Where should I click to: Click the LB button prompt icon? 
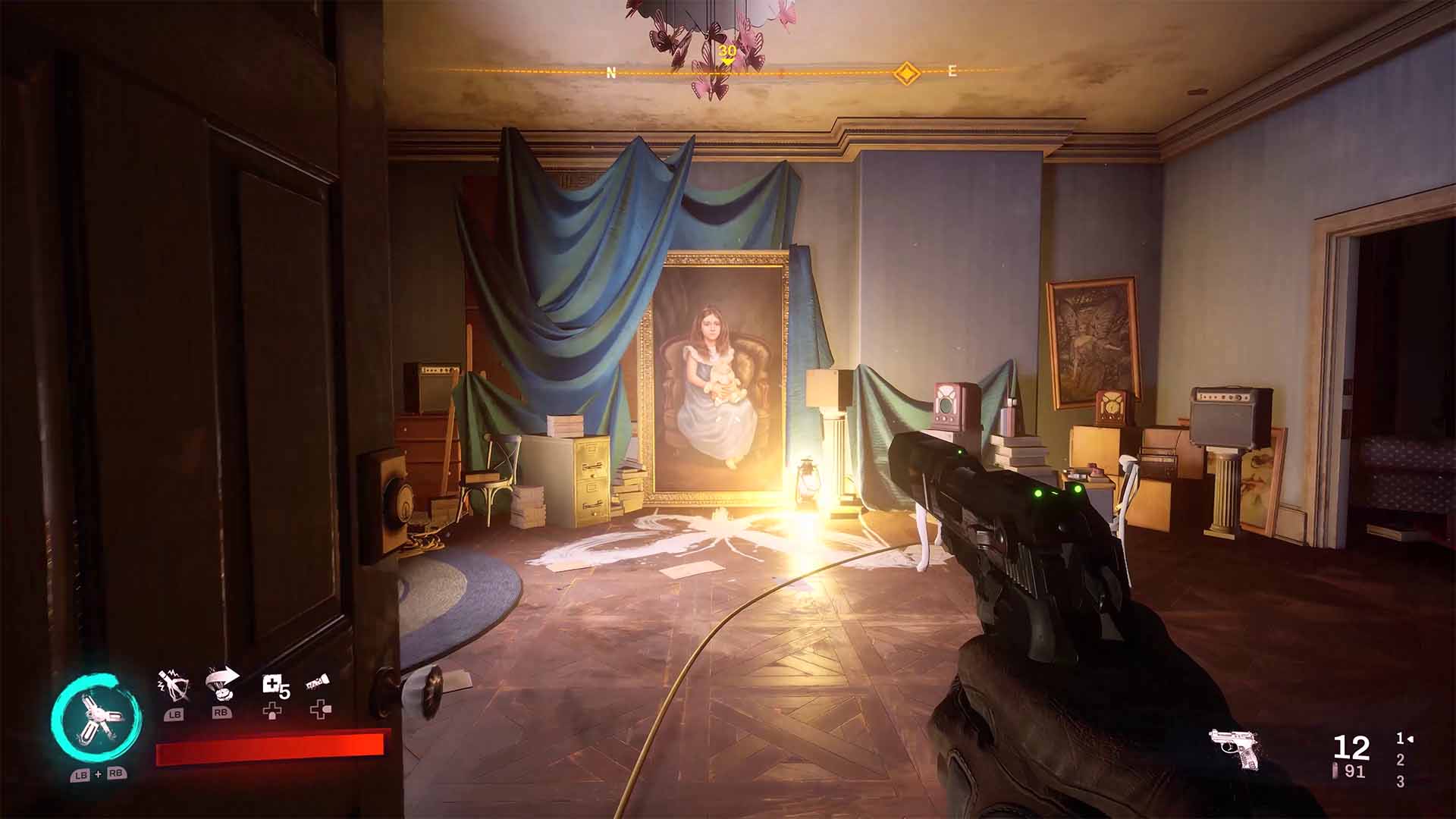click(x=174, y=712)
